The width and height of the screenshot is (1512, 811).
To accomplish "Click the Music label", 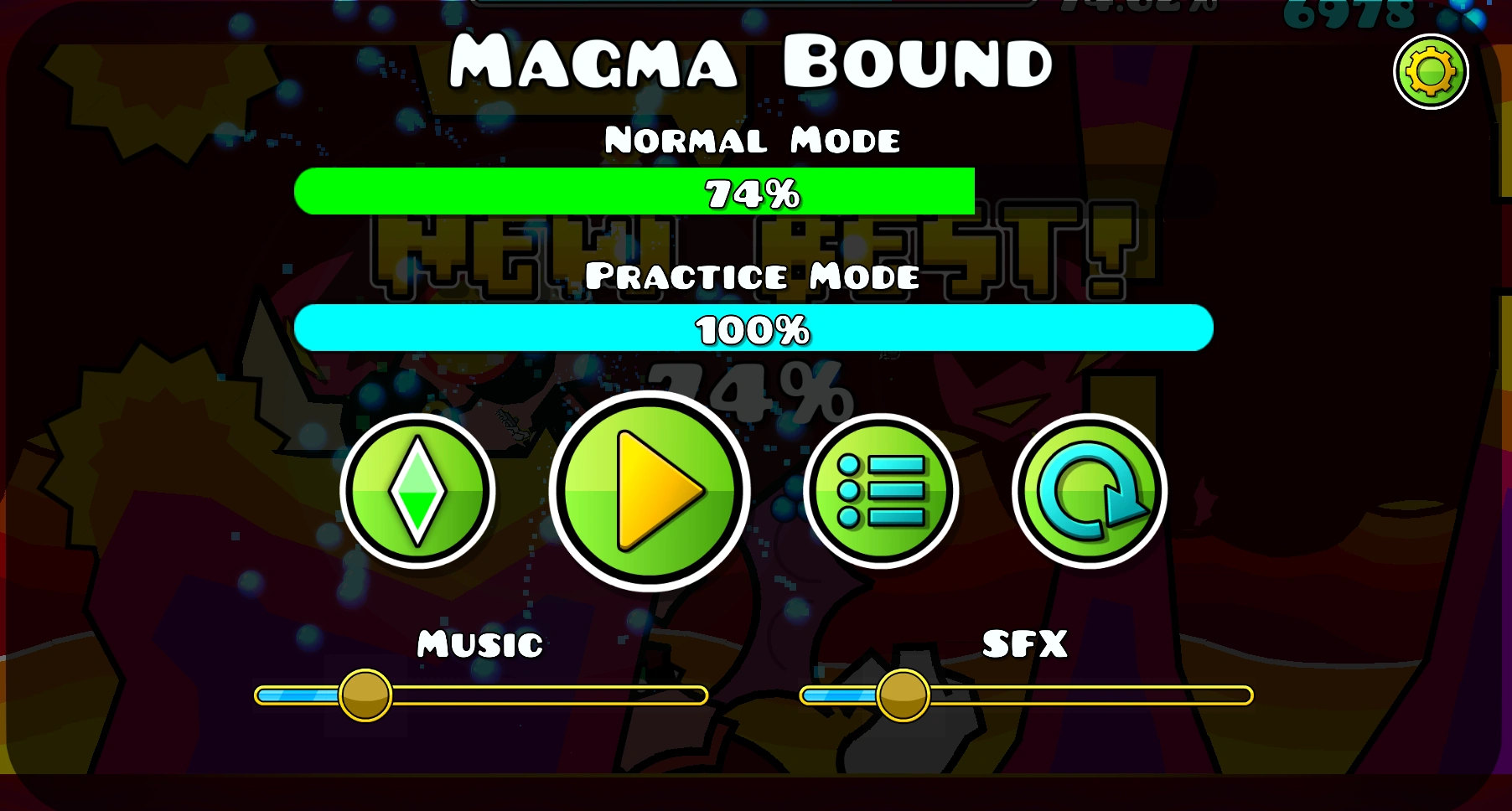I will click(x=479, y=644).
